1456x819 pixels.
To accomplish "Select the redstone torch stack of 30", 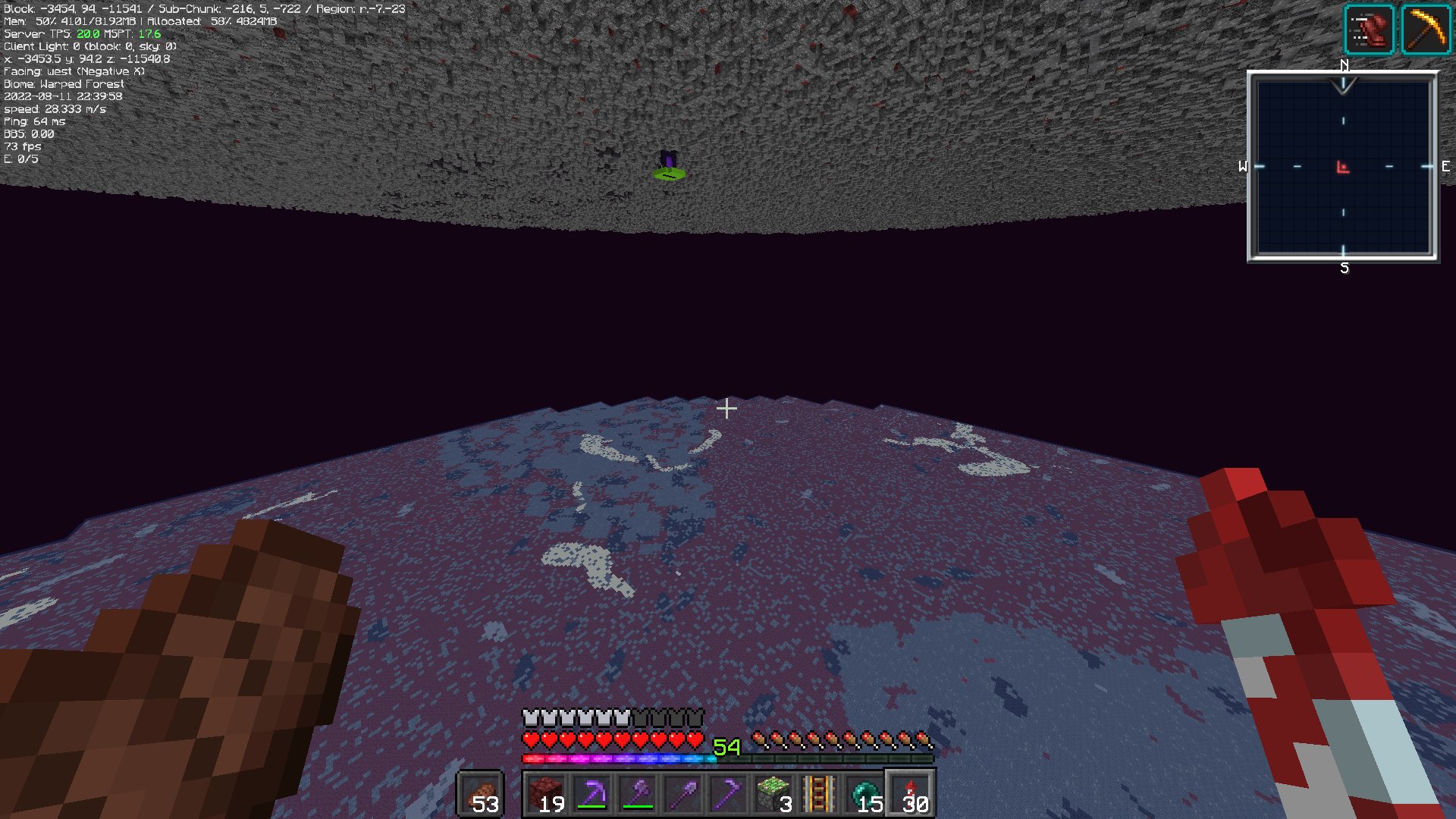I will [x=909, y=792].
